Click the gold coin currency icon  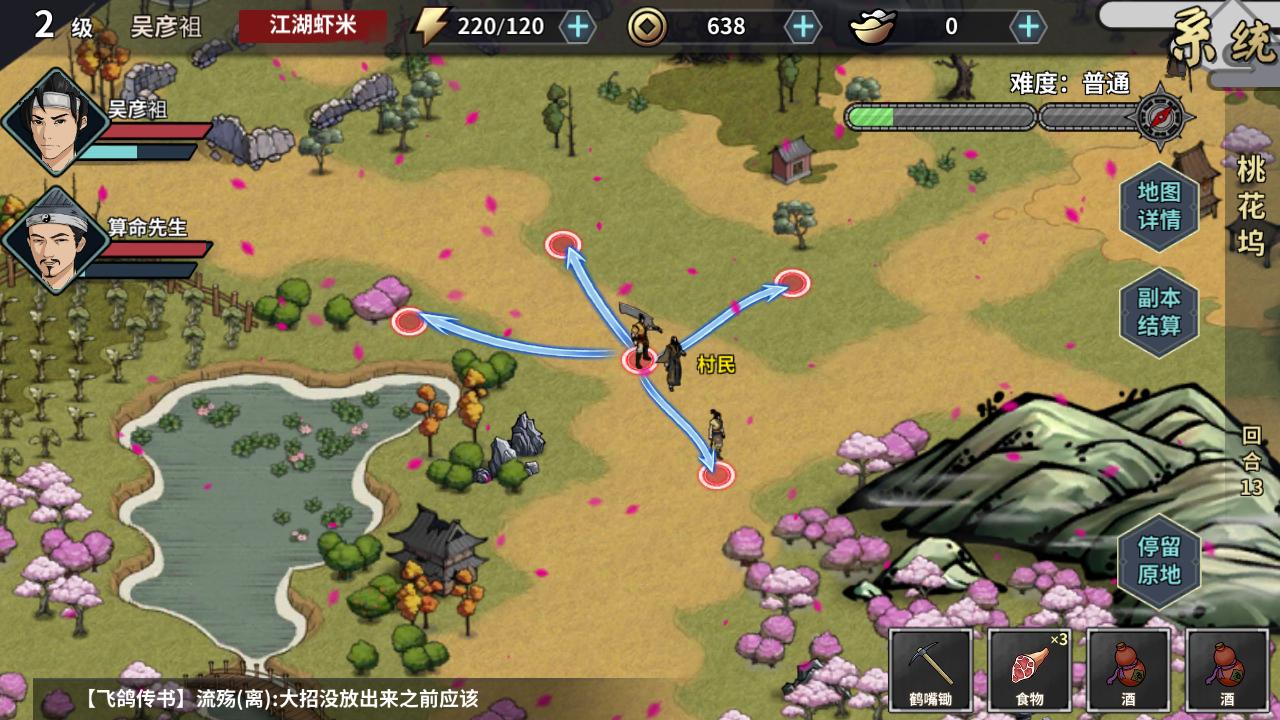click(649, 28)
